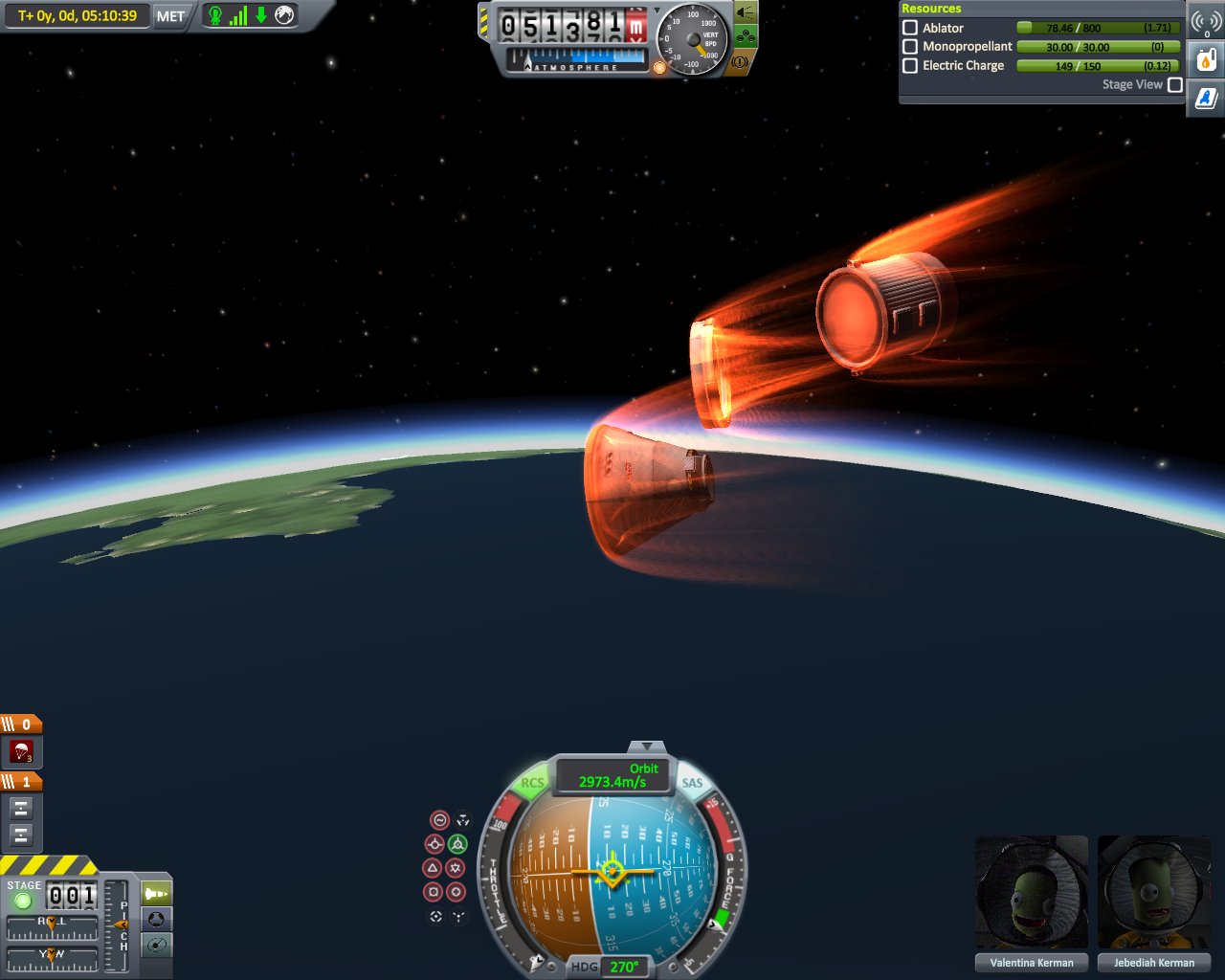Image resolution: width=1225 pixels, height=980 pixels.
Task: Enable the Stage View checkbox
Action: tap(1175, 84)
